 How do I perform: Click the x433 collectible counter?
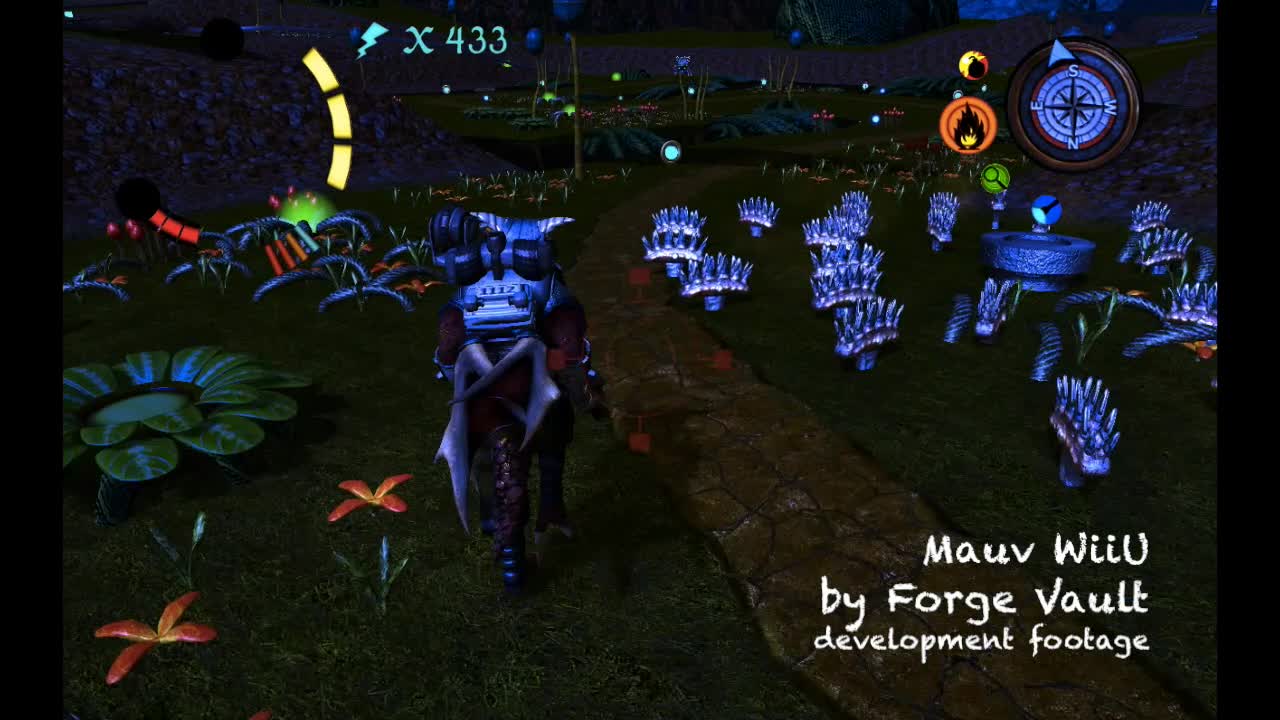click(x=455, y=42)
